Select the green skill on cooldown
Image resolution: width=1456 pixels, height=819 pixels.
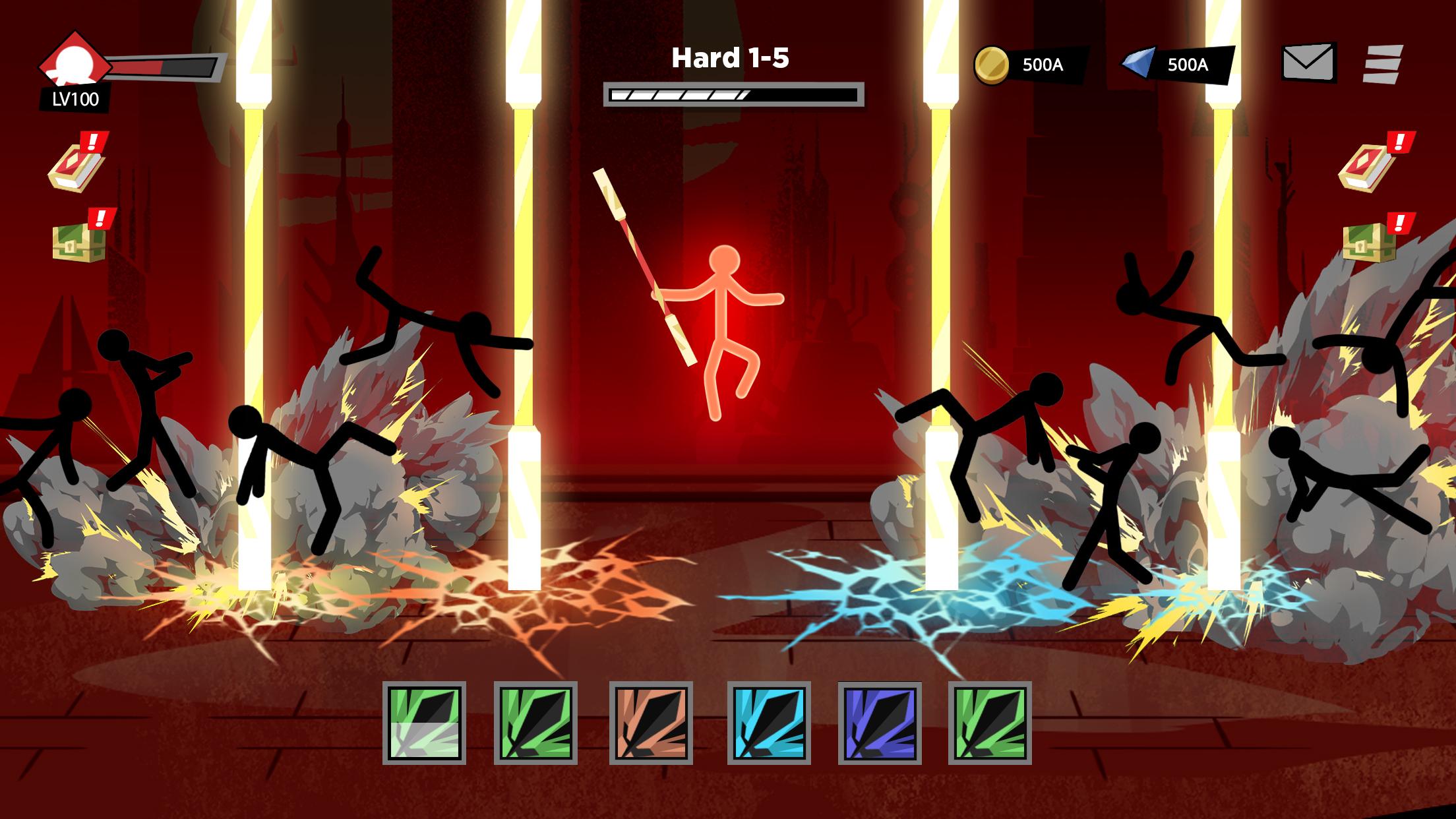tap(424, 723)
